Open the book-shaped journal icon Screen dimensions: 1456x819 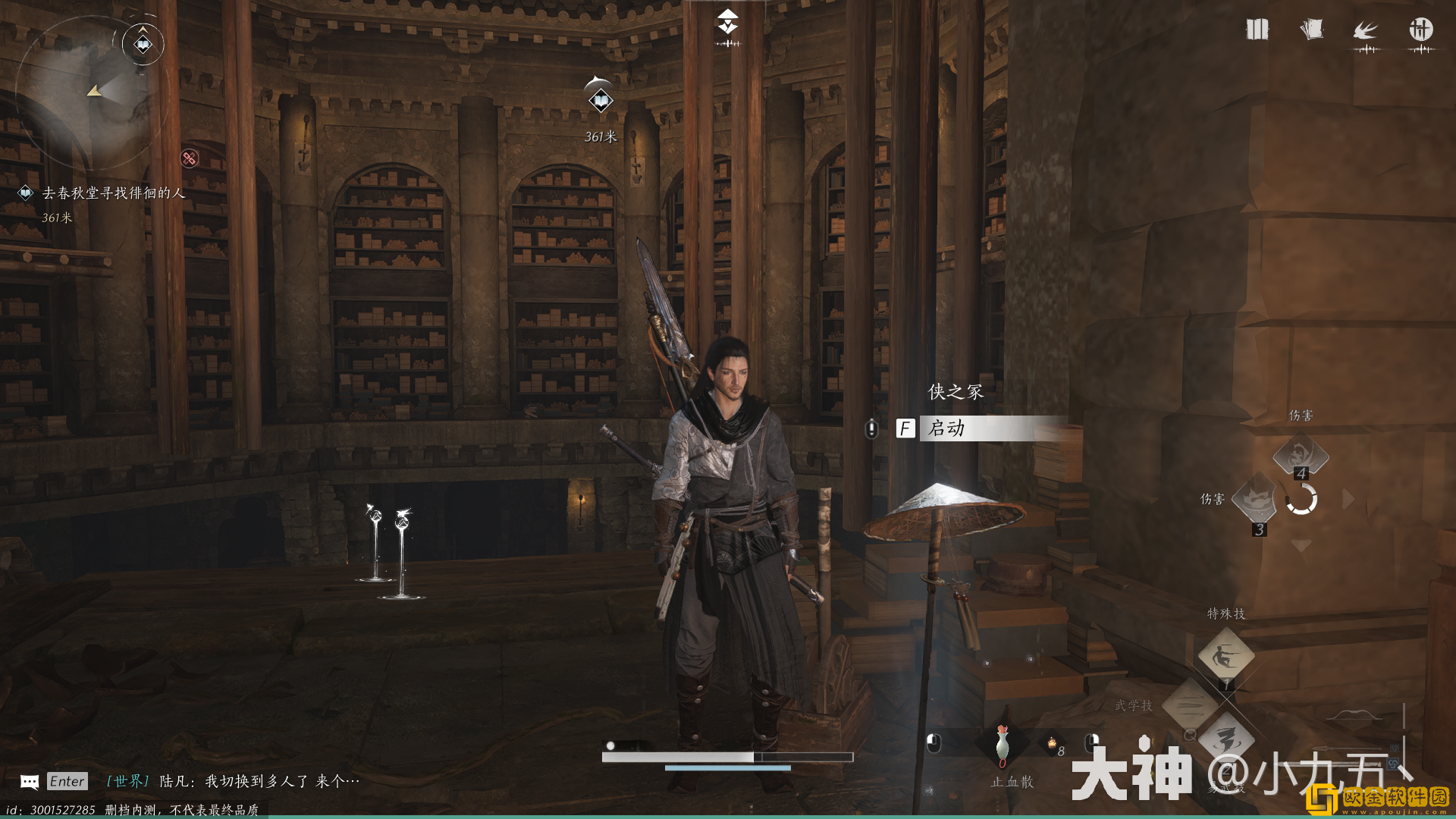1257,30
